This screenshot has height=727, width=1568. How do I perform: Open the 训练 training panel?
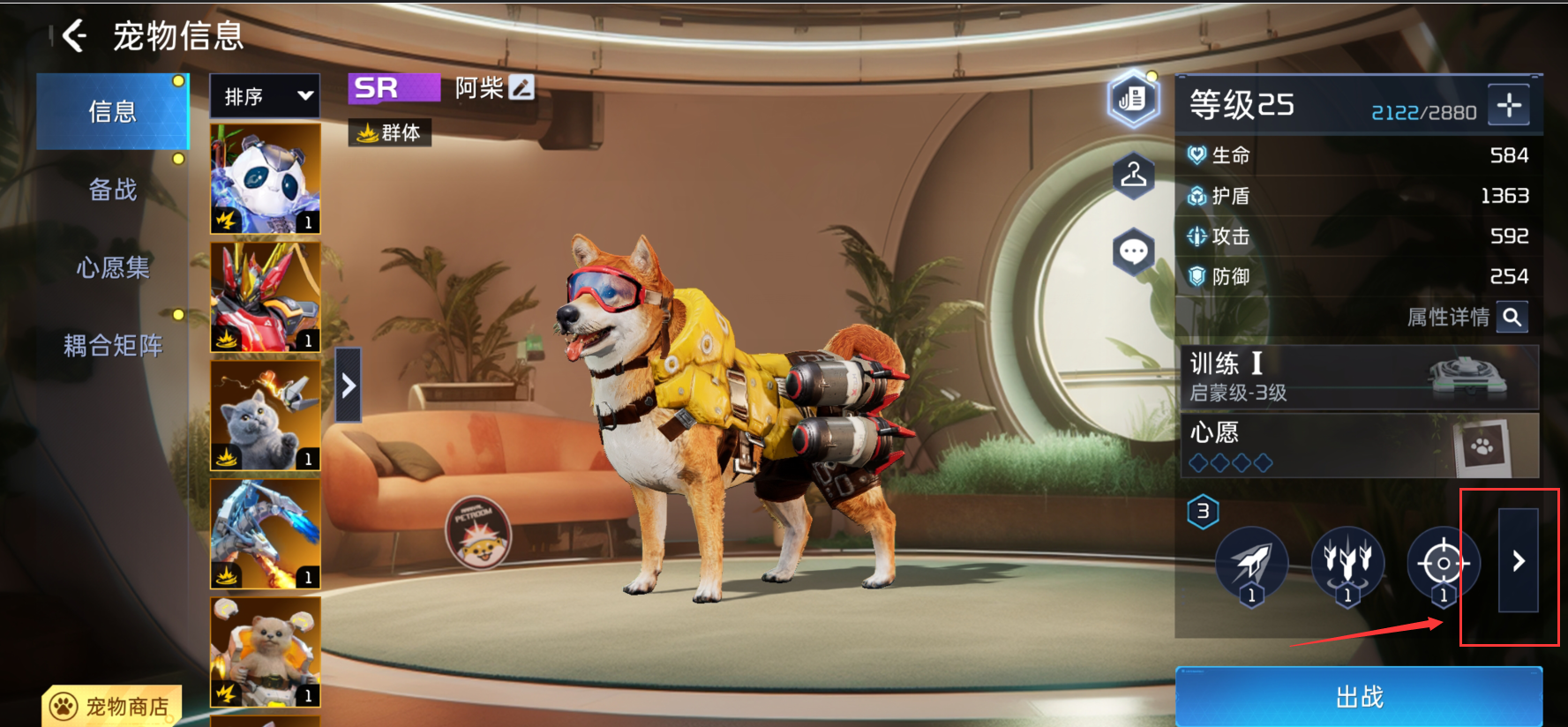(1359, 378)
